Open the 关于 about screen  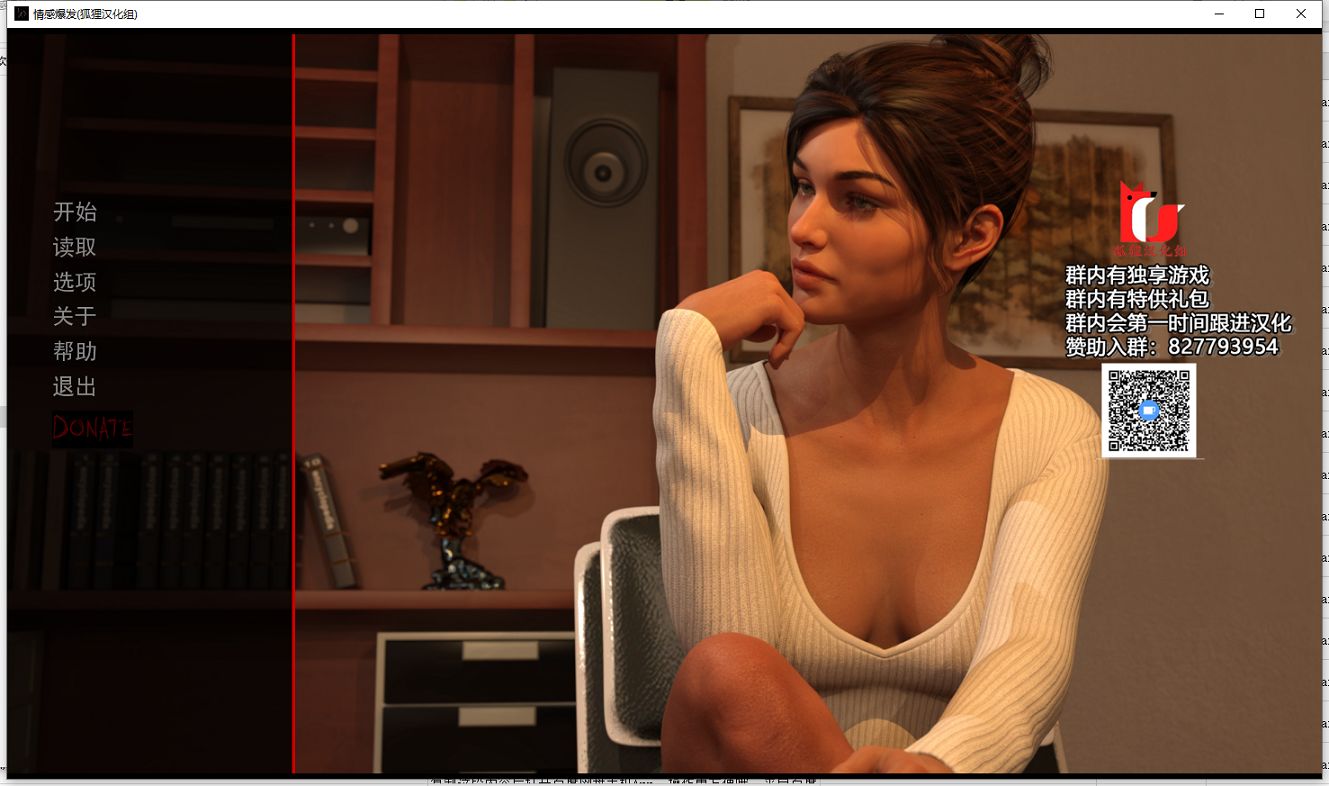click(75, 316)
